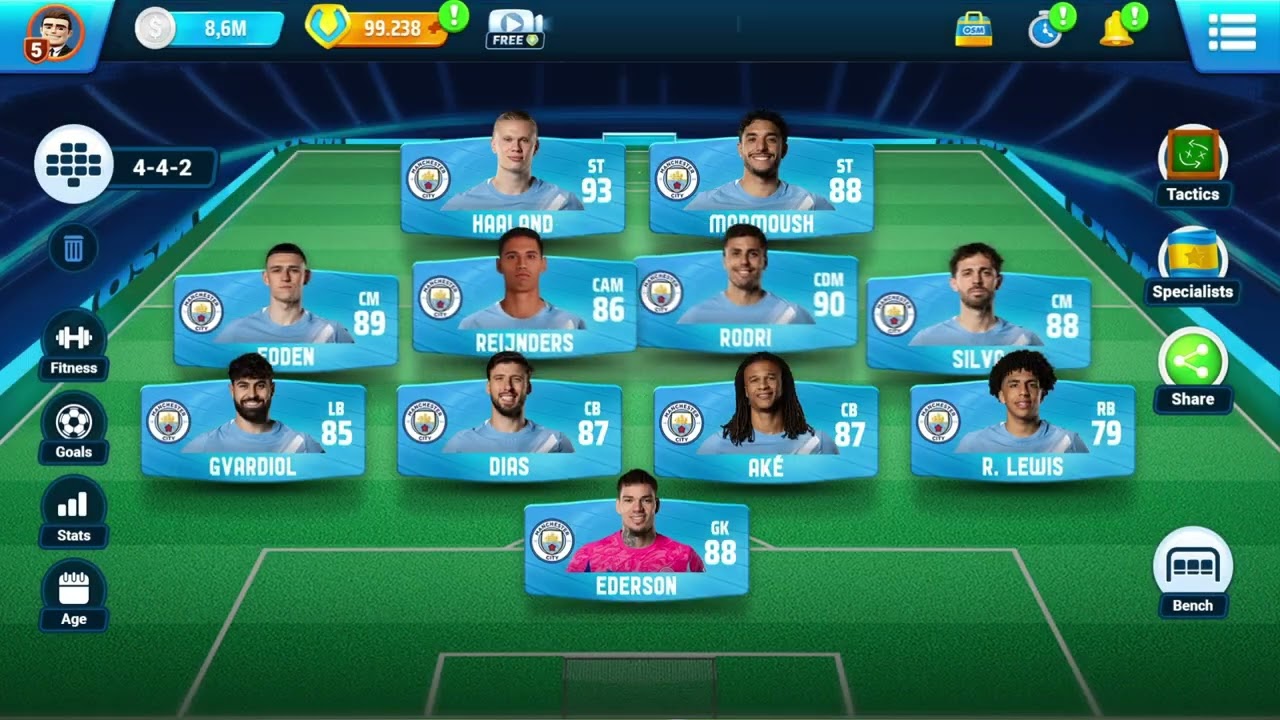Click the stopwatch timer icon
Screen dimensions: 1280x720
(x=1045, y=30)
